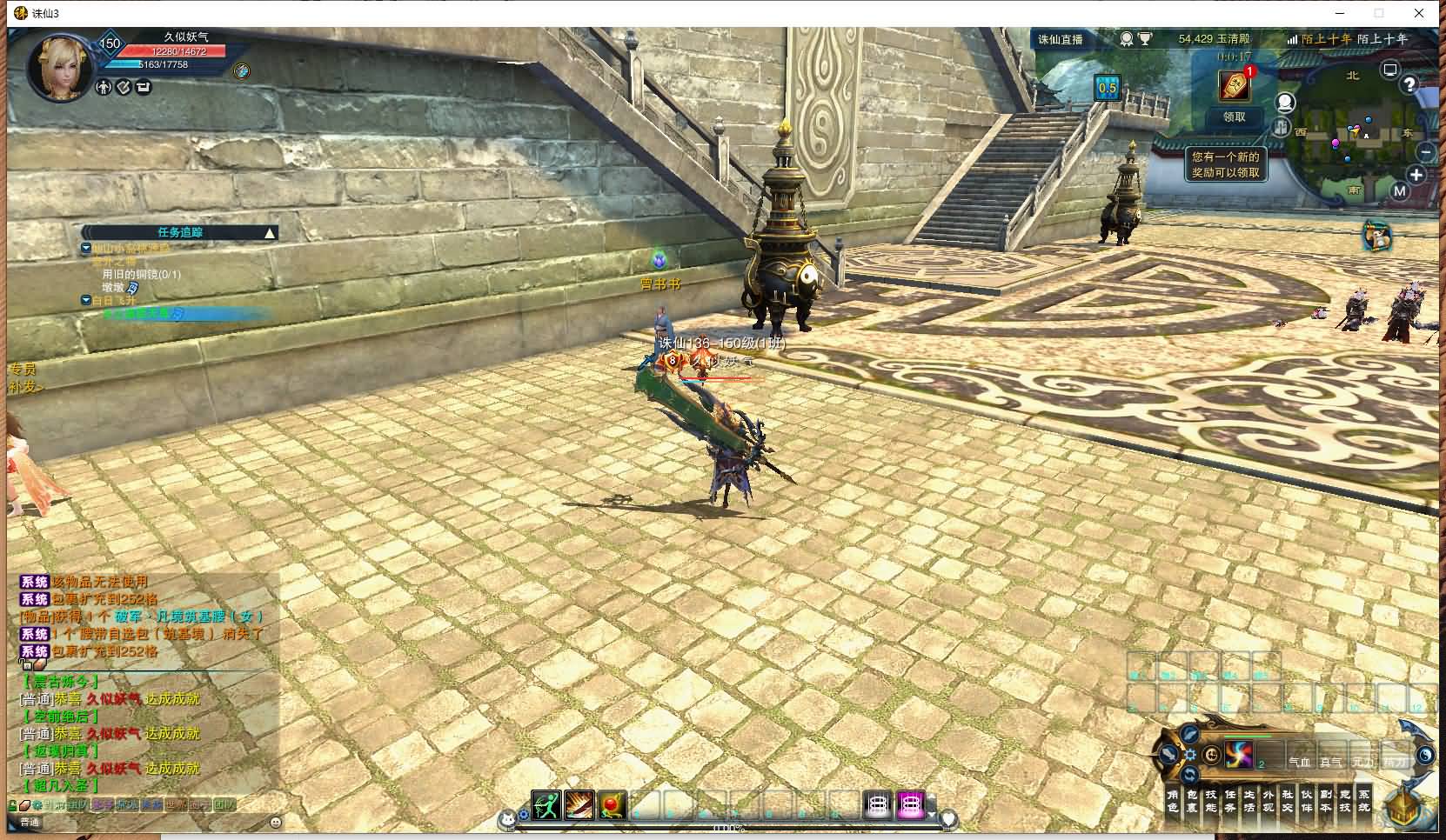Open the 技能 skills menu
Image resolution: width=1446 pixels, height=840 pixels.
pyautogui.click(x=1210, y=801)
